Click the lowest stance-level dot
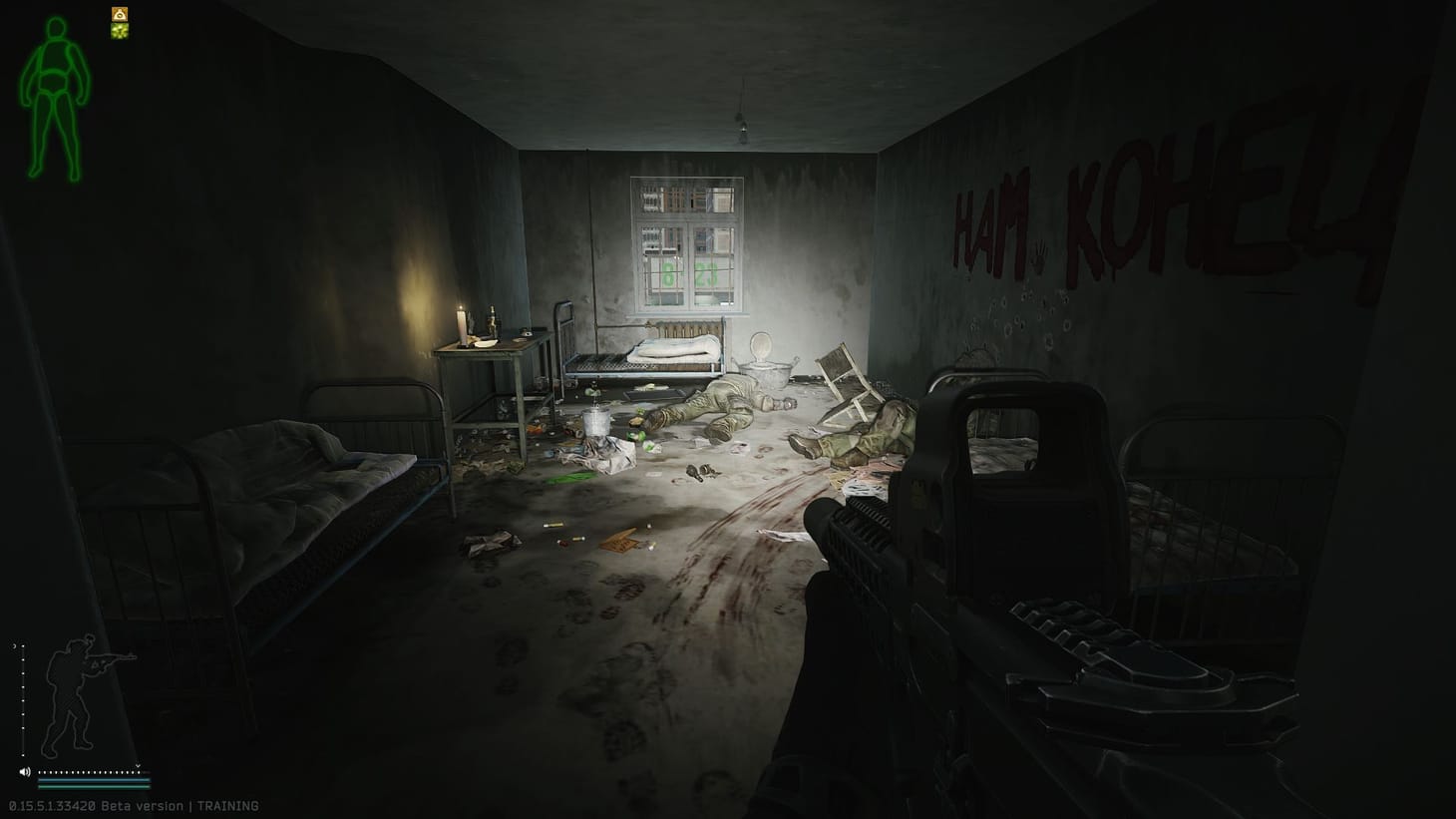 [x=23, y=755]
